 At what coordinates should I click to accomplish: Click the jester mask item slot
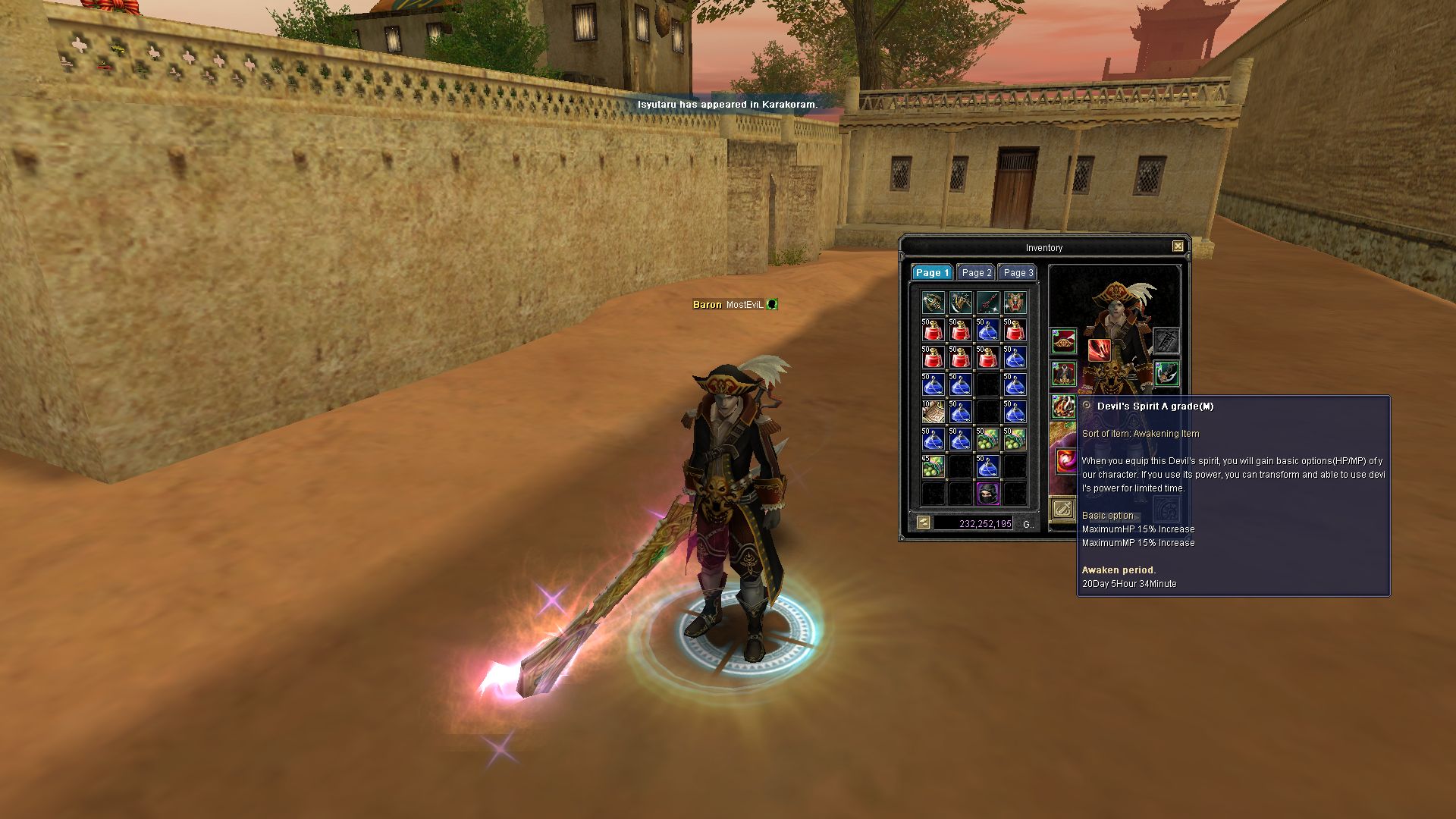[1015, 303]
